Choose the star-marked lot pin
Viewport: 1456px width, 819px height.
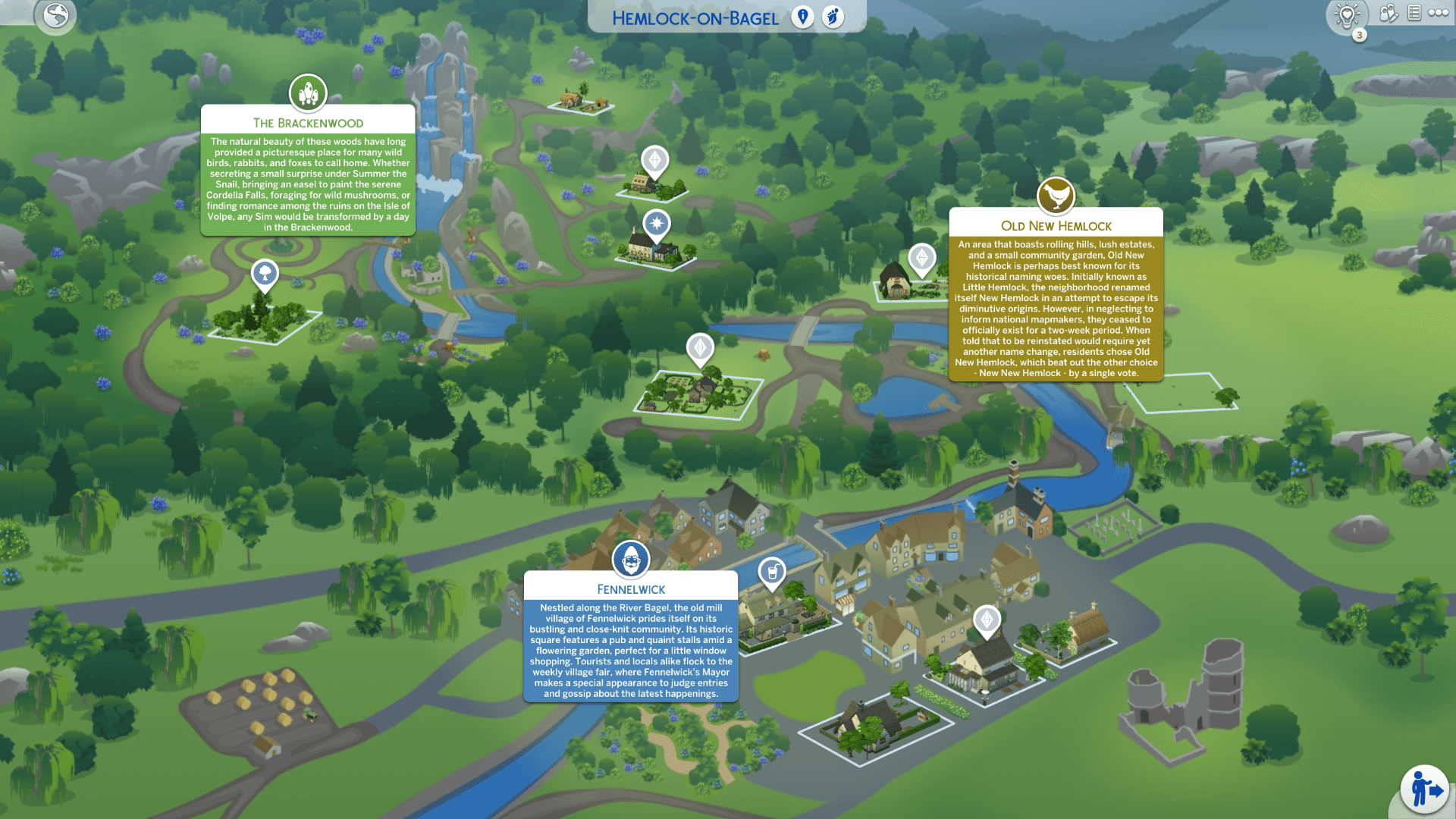click(x=656, y=224)
